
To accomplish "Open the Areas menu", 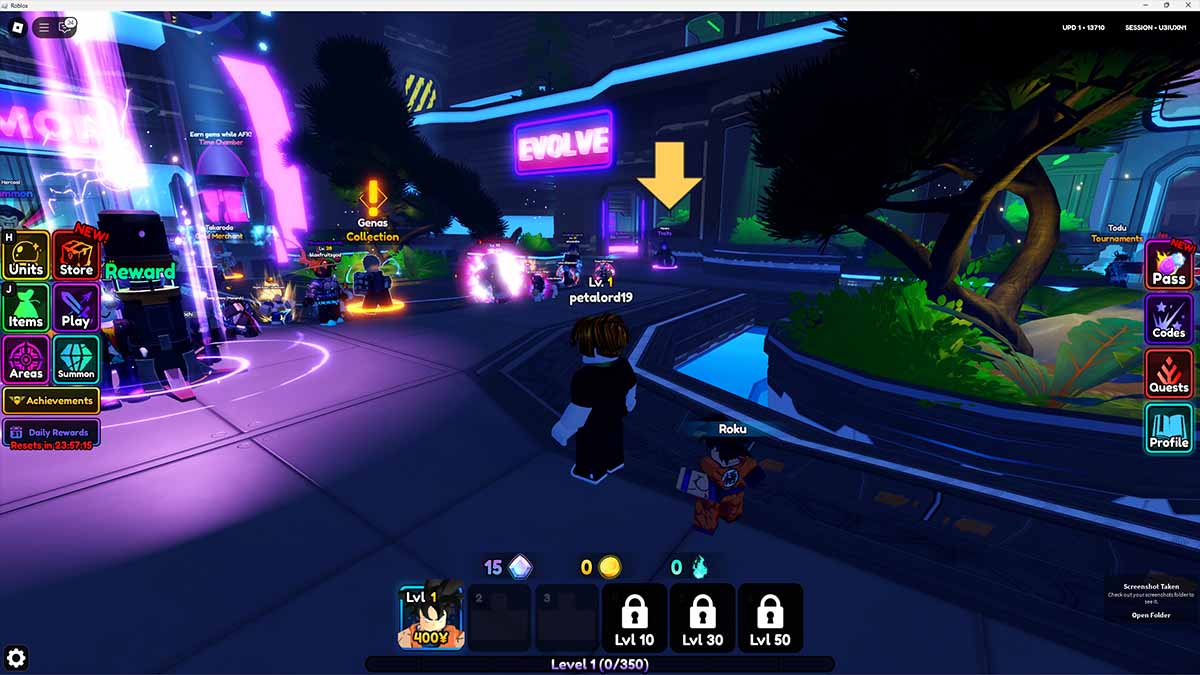I will 26,360.
